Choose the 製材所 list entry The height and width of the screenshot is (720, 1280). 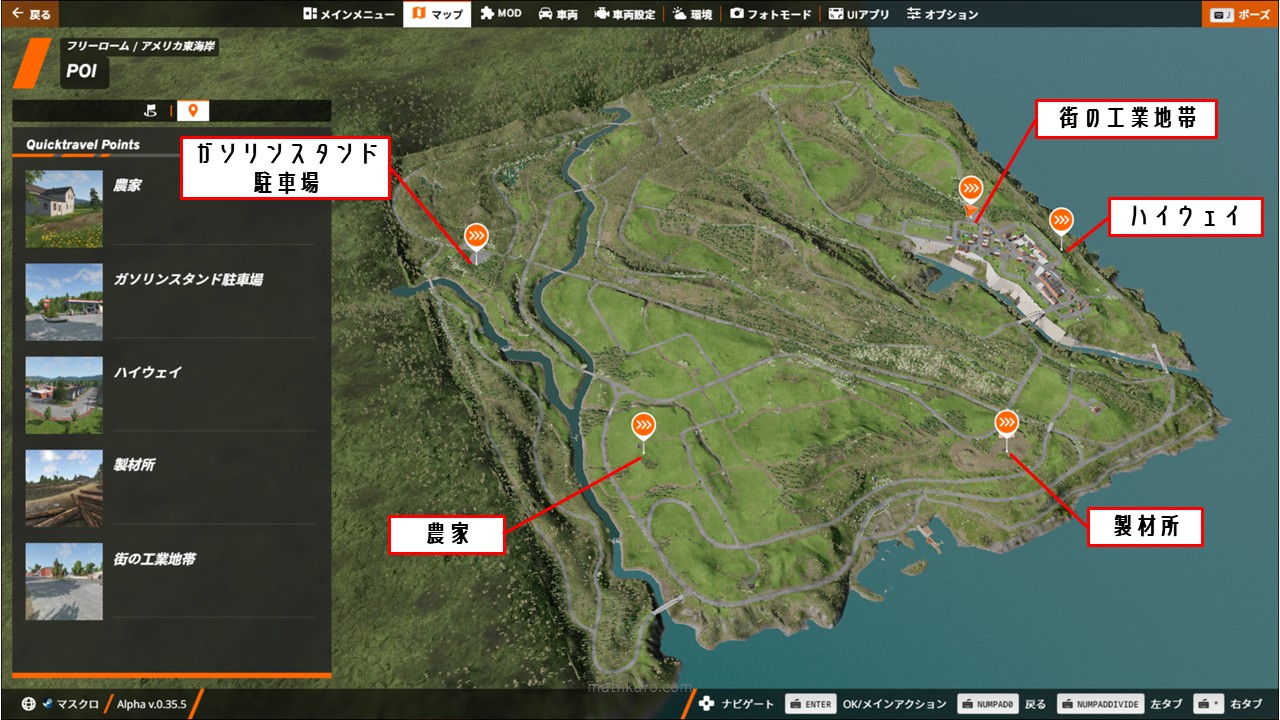click(170, 487)
